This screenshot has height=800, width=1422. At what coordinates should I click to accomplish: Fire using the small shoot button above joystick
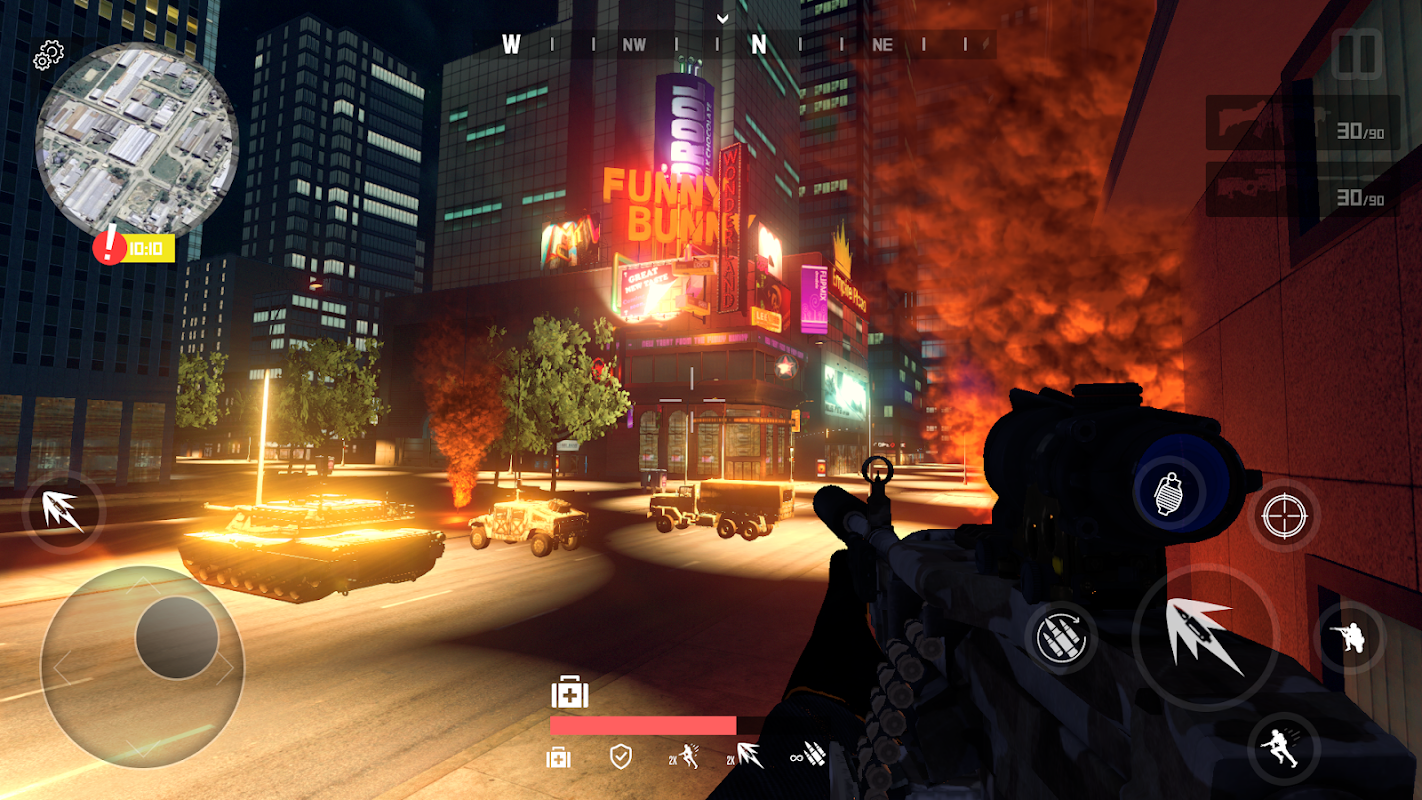(x=62, y=512)
